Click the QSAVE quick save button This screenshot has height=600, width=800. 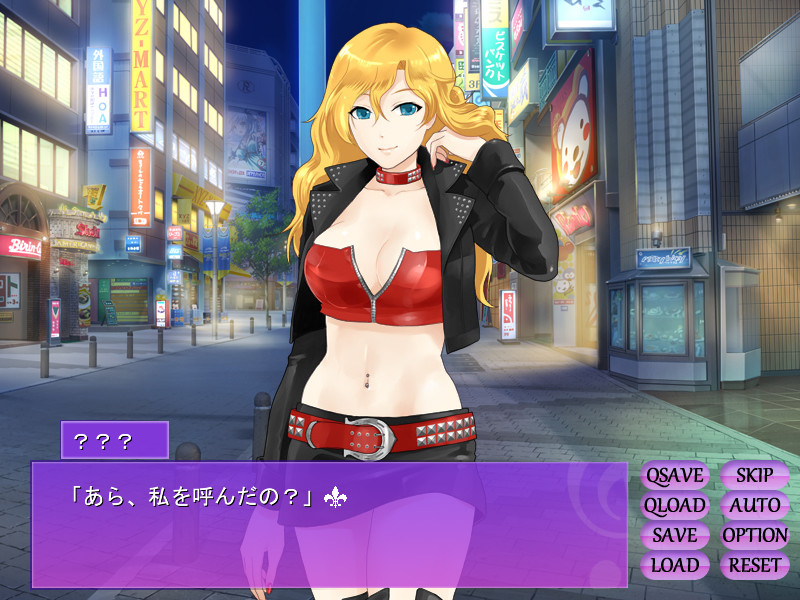(675, 476)
